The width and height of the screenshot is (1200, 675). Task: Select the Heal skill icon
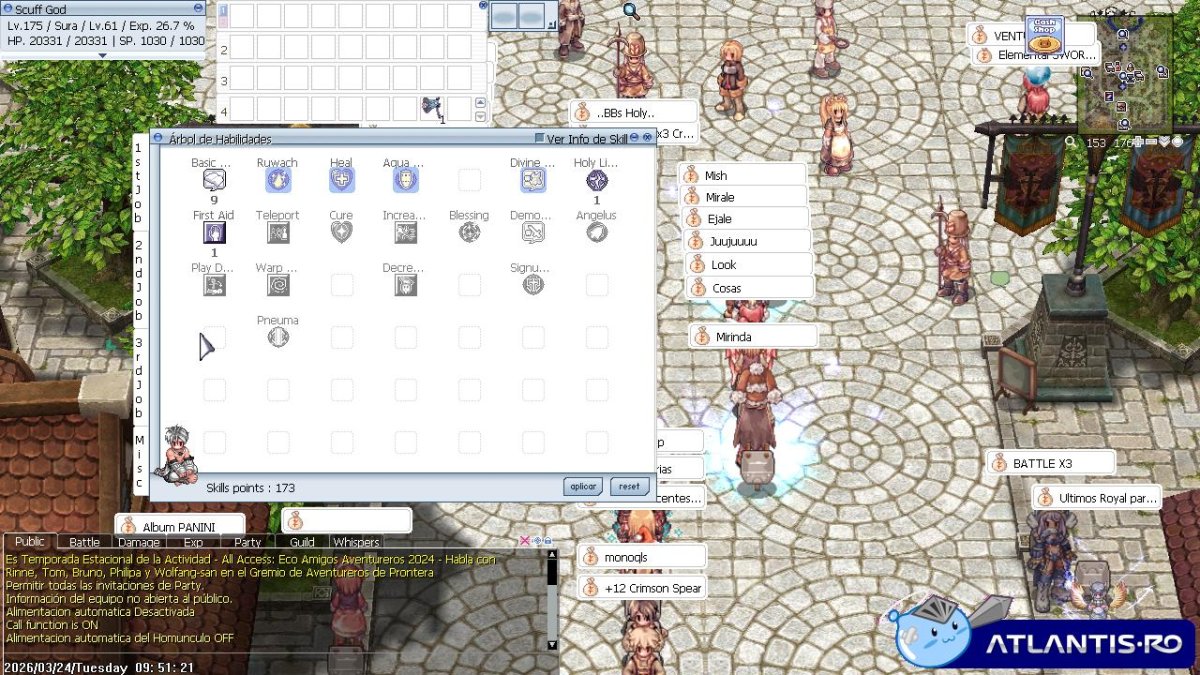(342, 180)
